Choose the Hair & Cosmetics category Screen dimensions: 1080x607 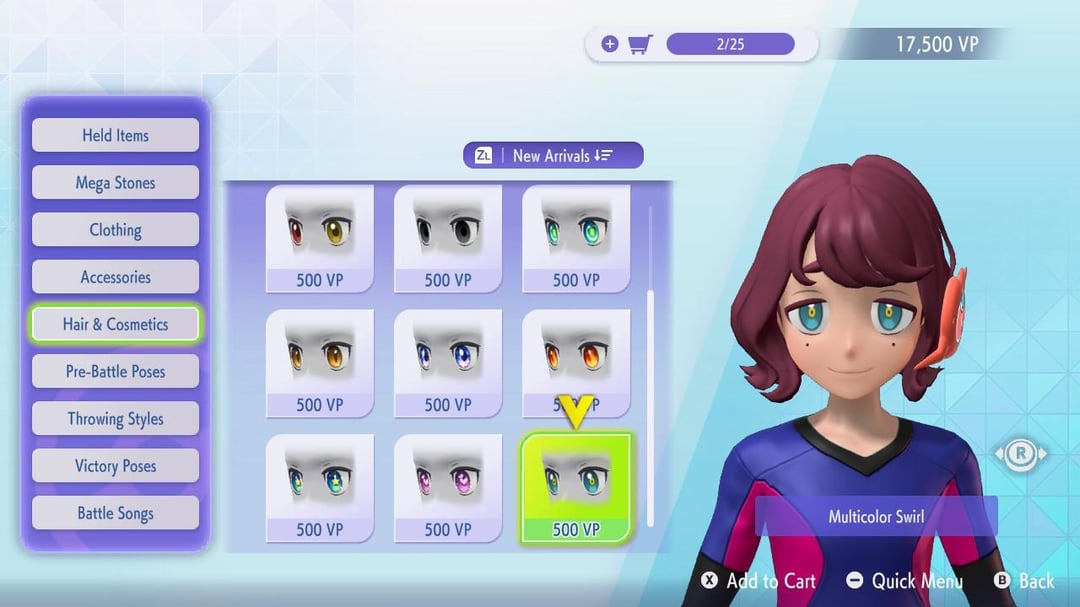tap(115, 324)
